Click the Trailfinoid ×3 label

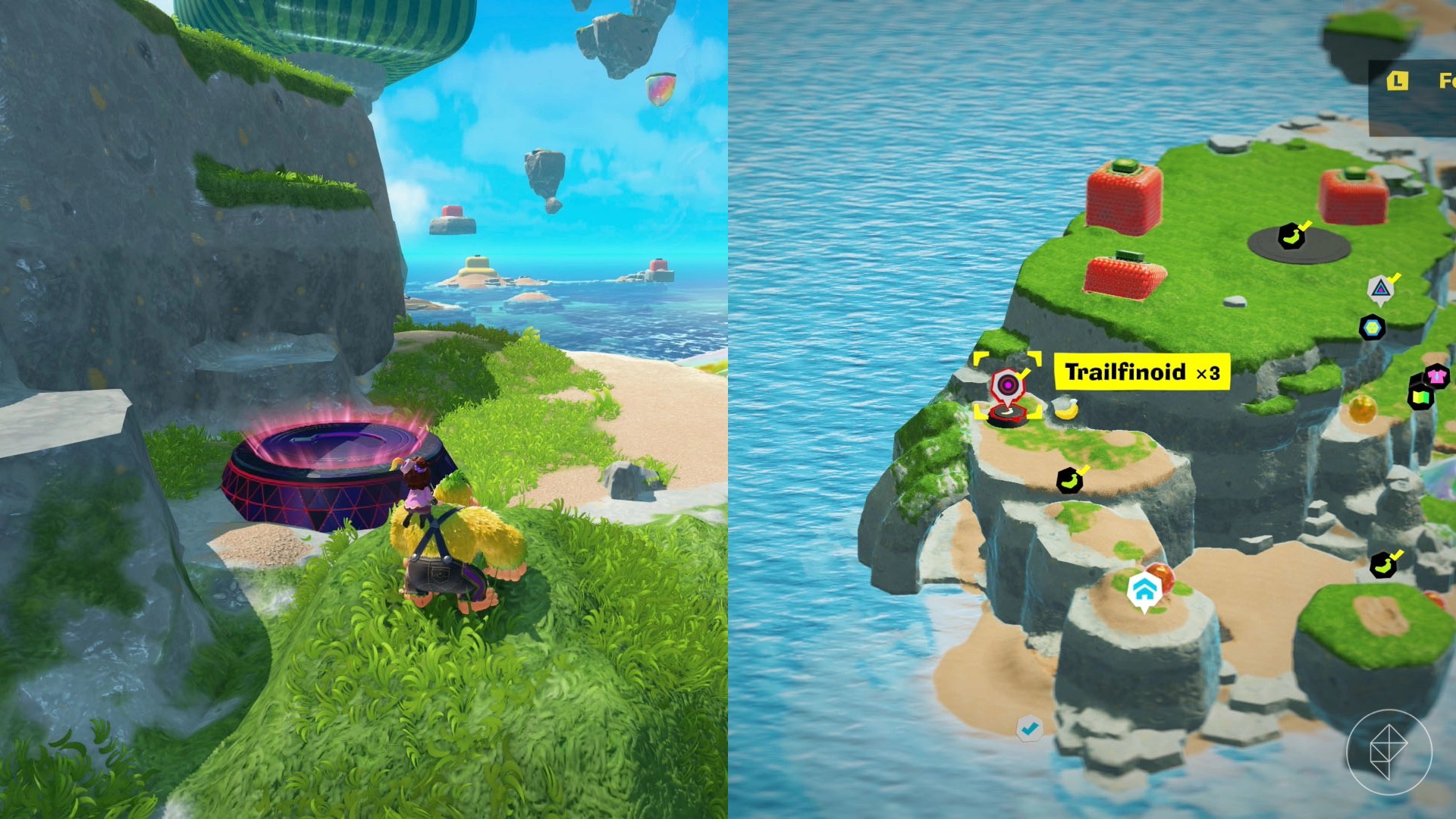(x=1142, y=372)
